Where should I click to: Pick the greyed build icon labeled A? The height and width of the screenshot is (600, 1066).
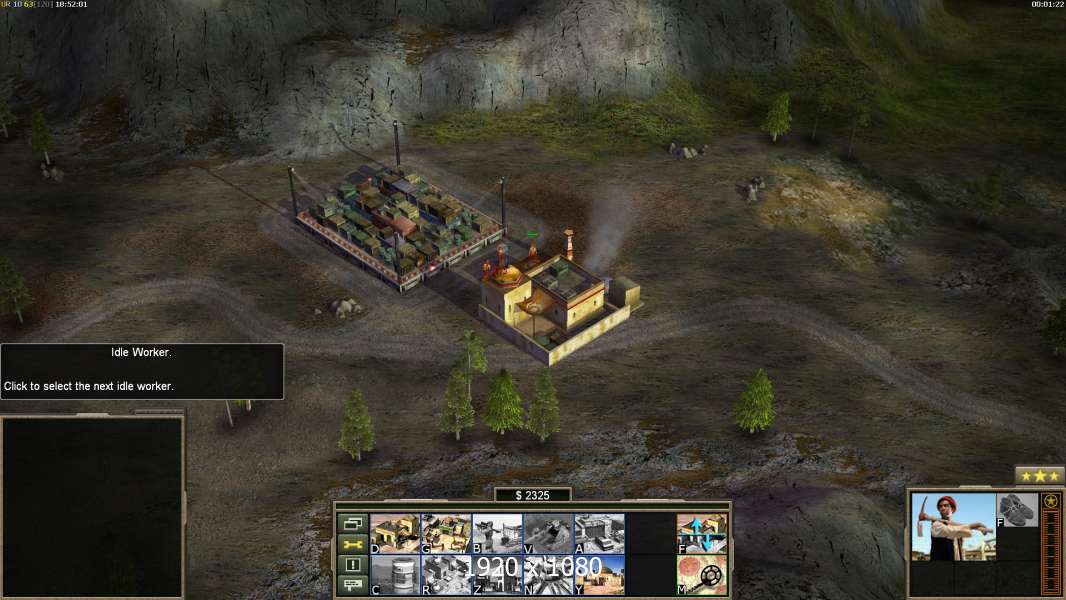click(599, 533)
